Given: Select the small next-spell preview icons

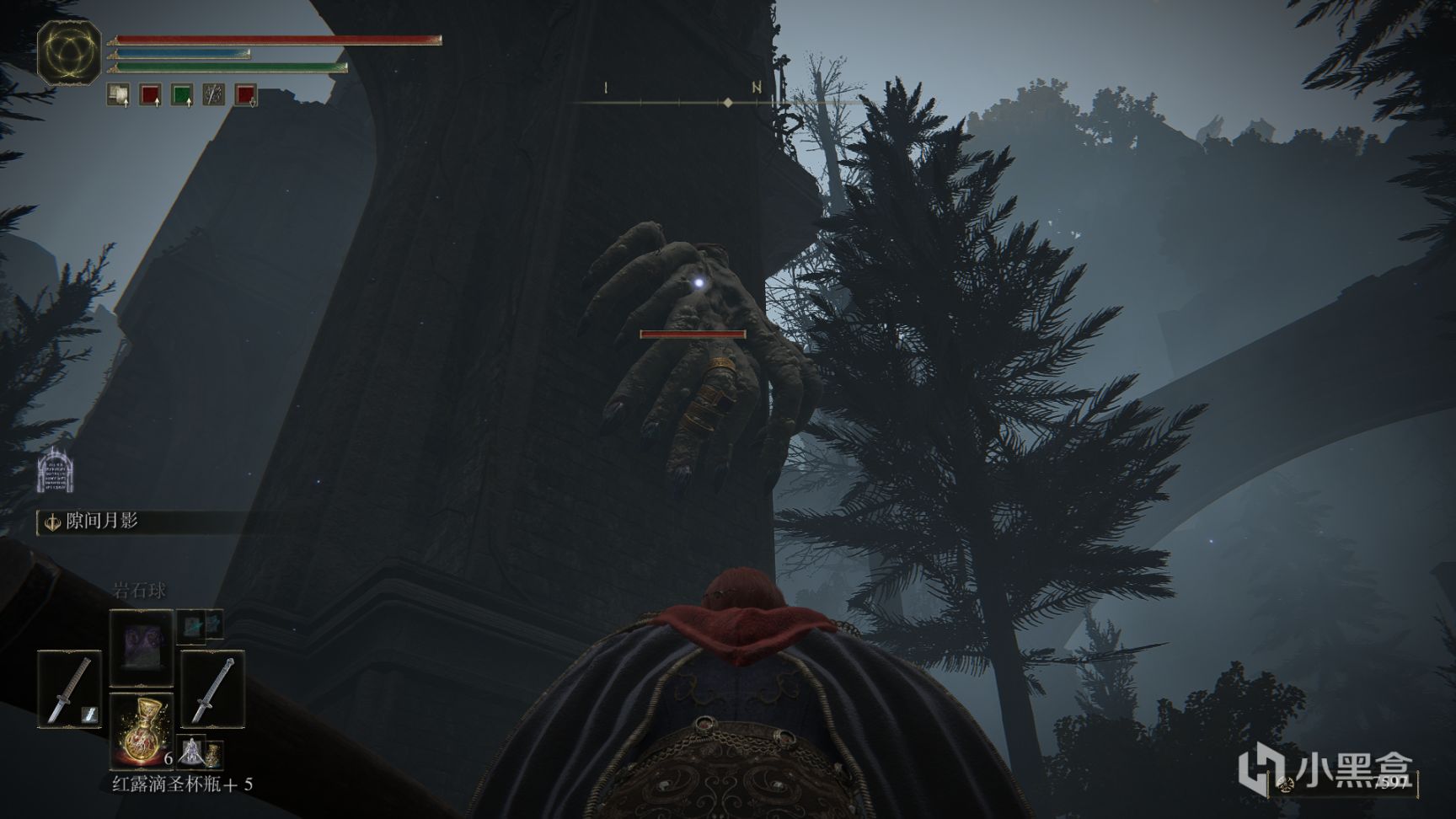Looking at the screenshot, I should [x=201, y=624].
